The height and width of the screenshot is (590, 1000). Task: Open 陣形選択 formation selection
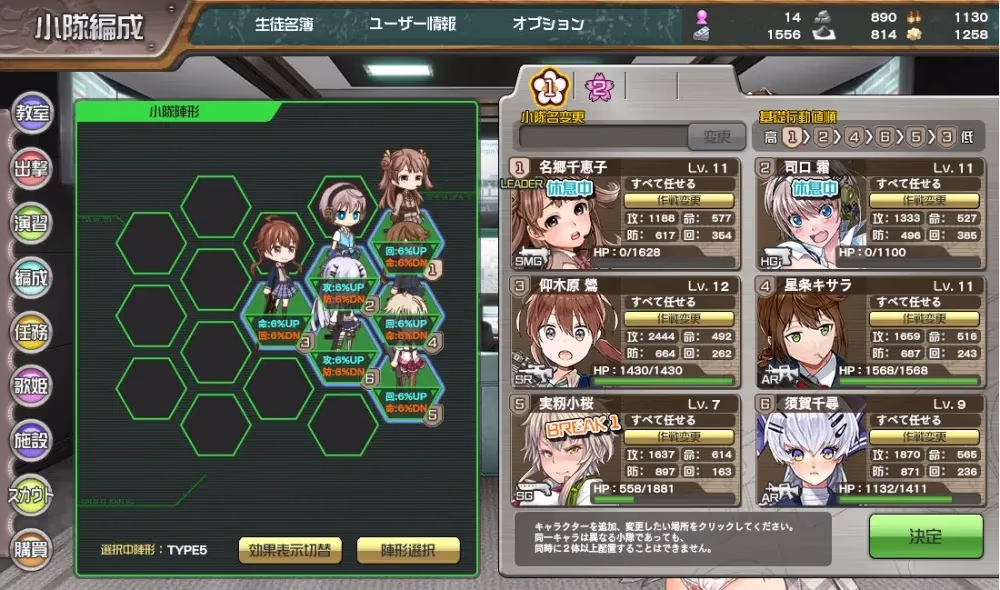tap(407, 550)
